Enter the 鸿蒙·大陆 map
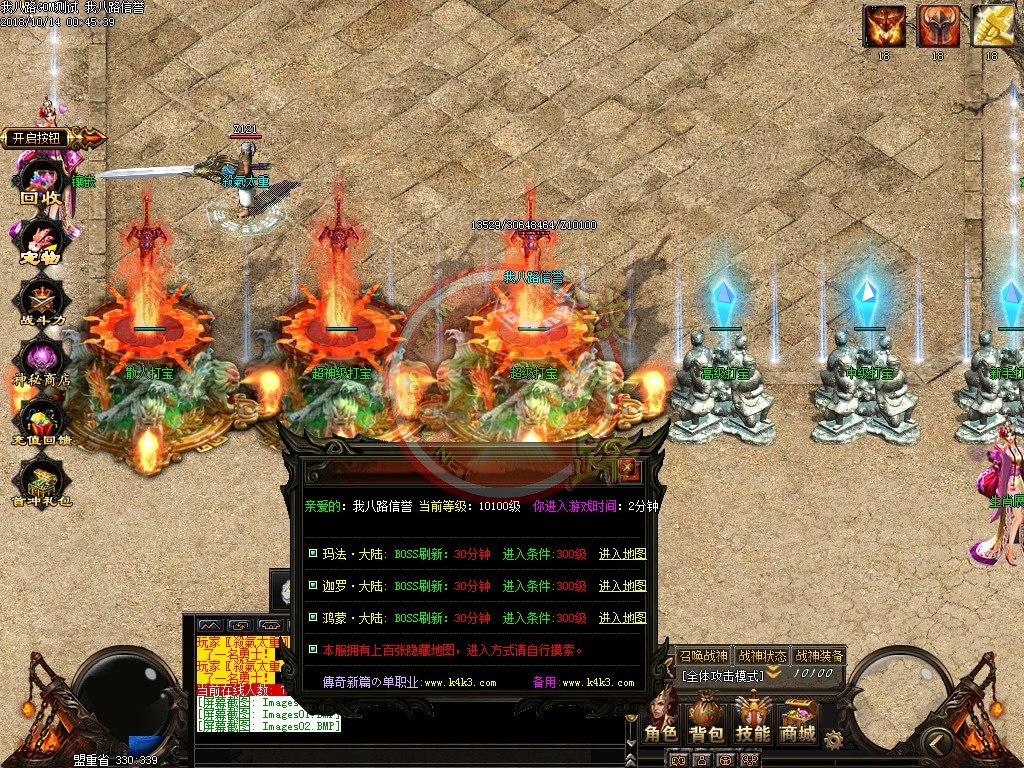This screenshot has height=768, width=1024. coord(622,618)
